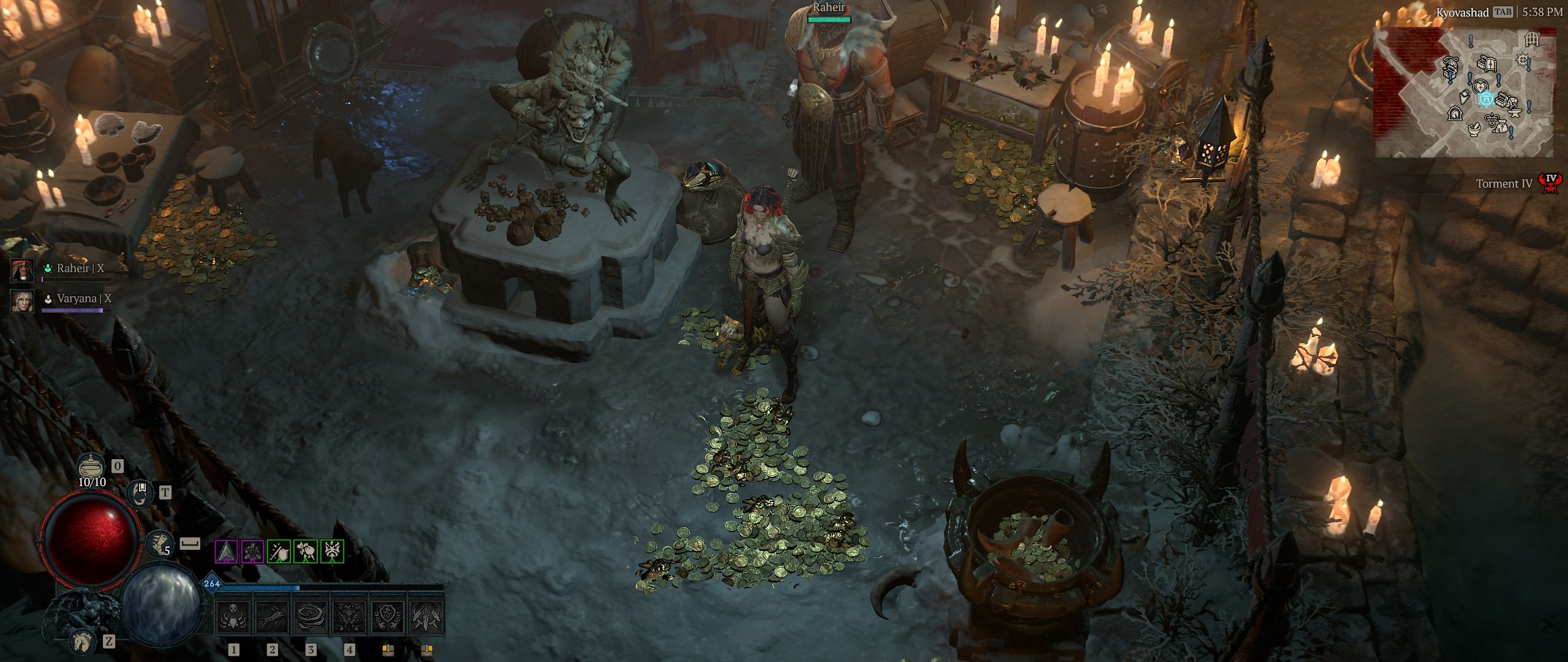Inspect the purple arrowhead buff icon

(x=226, y=552)
